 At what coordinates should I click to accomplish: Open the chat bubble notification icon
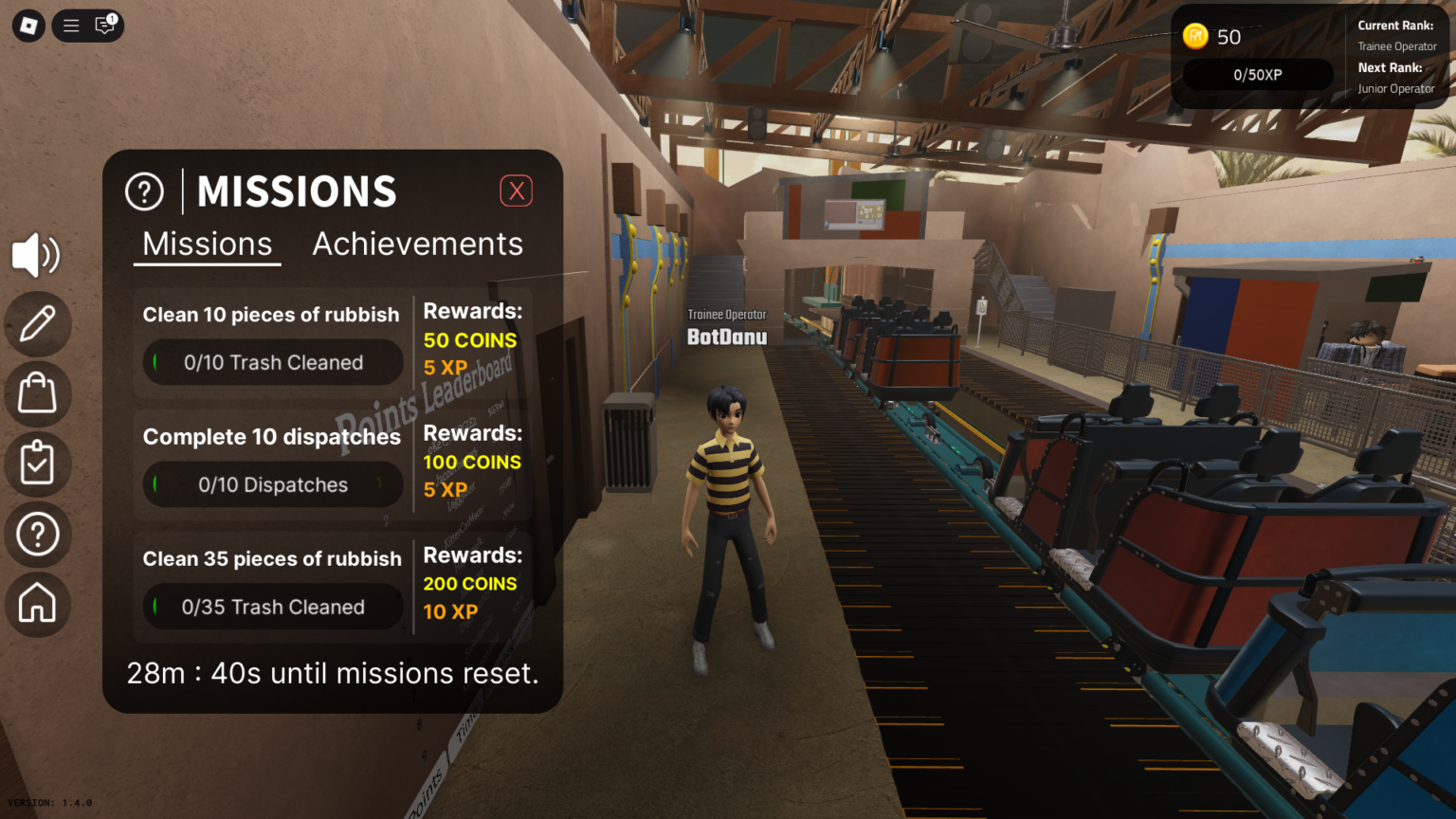click(106, 26)
